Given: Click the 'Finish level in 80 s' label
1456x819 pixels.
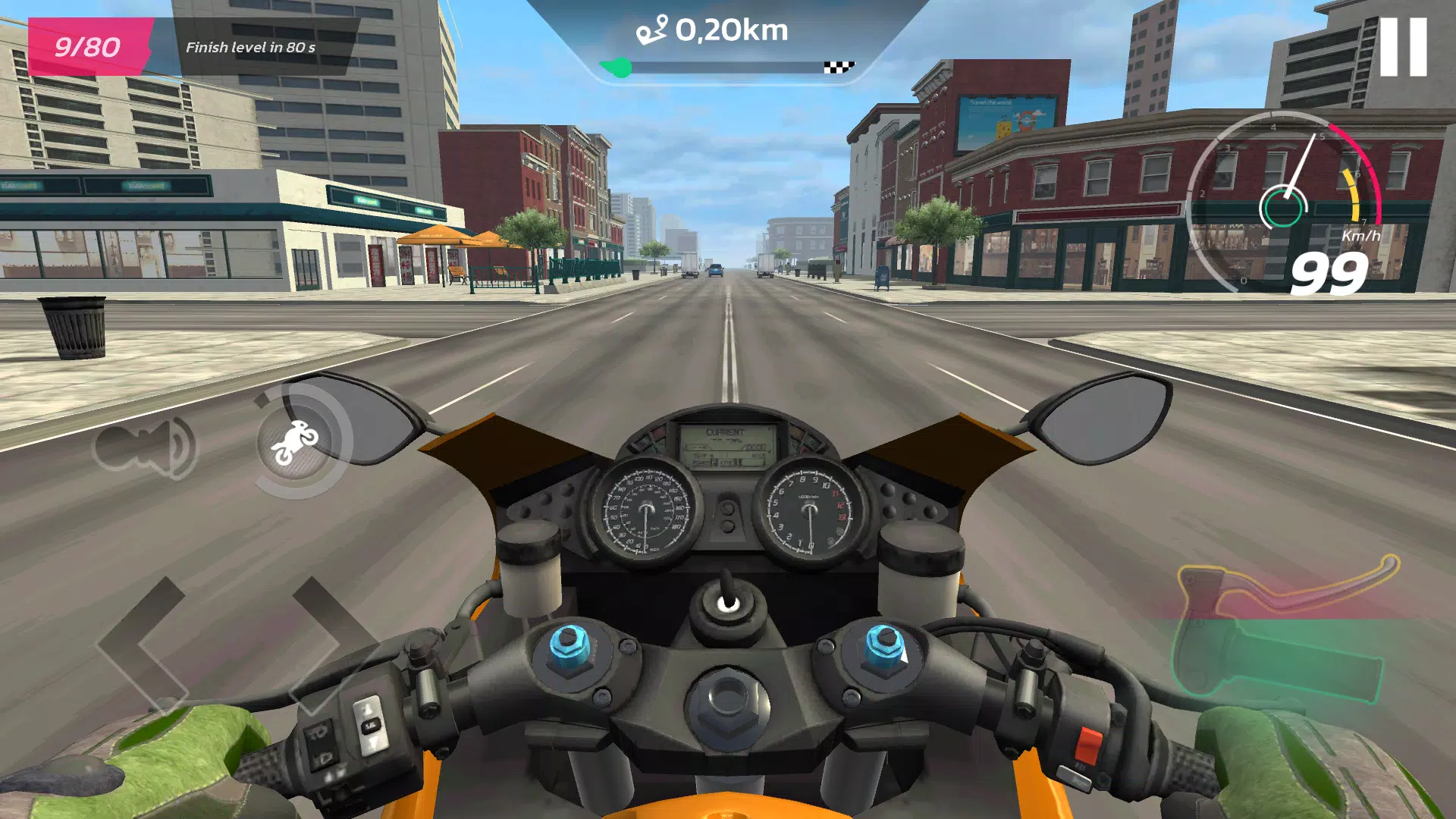Looking at the screenshot, I should click(253, 47).
